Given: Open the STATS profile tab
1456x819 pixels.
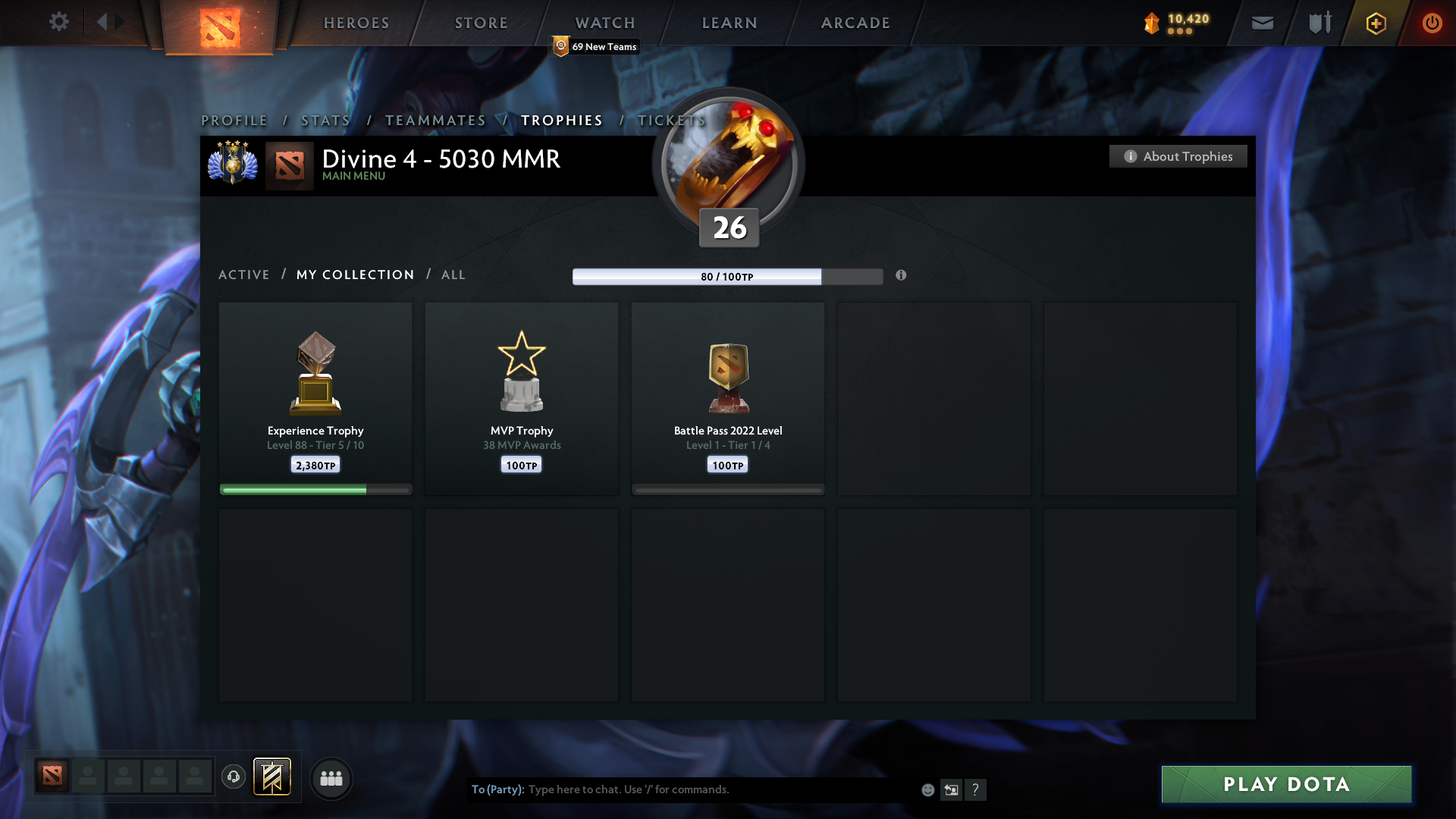Looking at the screenshot, I should click(325, 120).
